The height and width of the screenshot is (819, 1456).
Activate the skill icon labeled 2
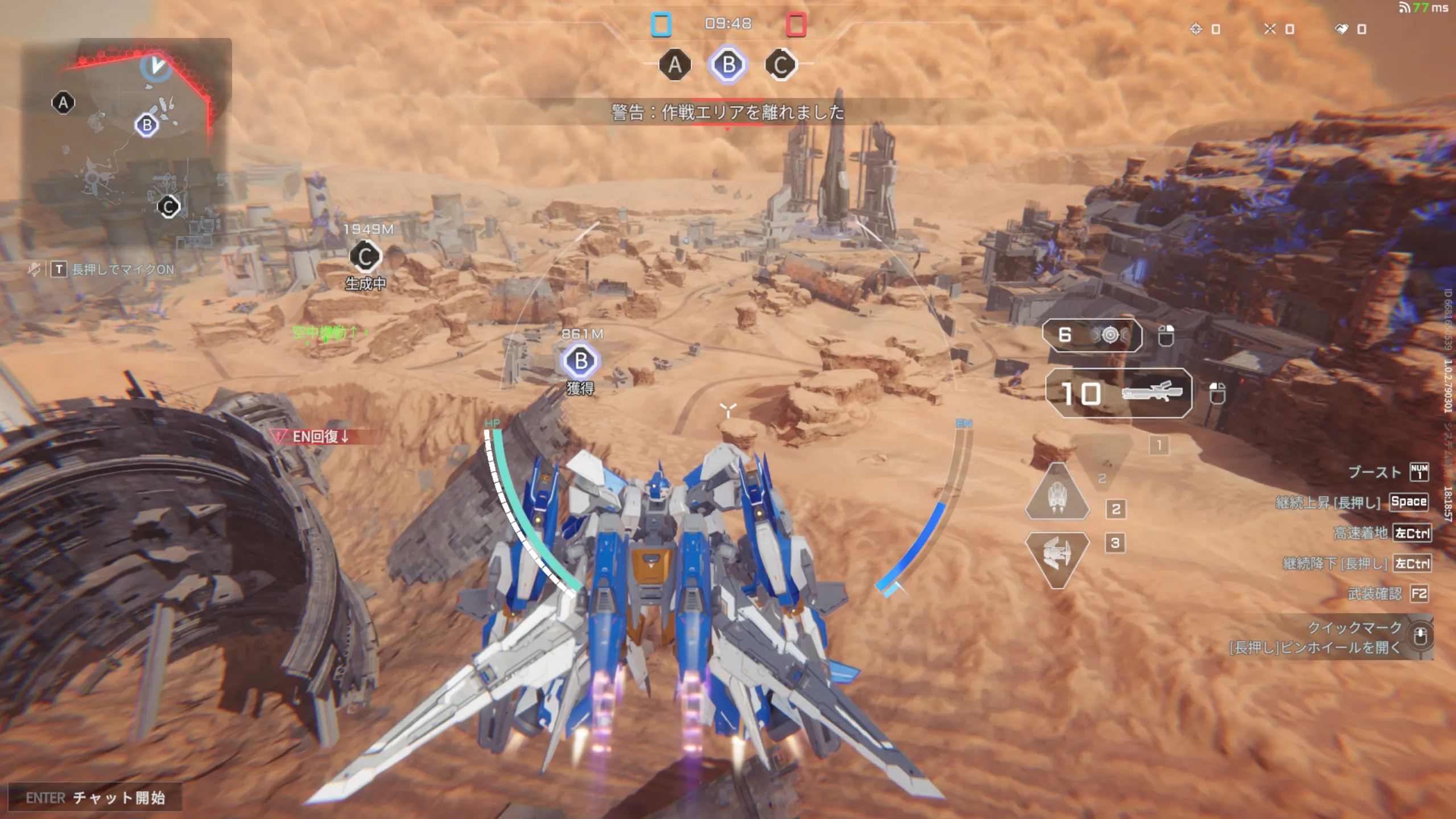[1057, 494]
